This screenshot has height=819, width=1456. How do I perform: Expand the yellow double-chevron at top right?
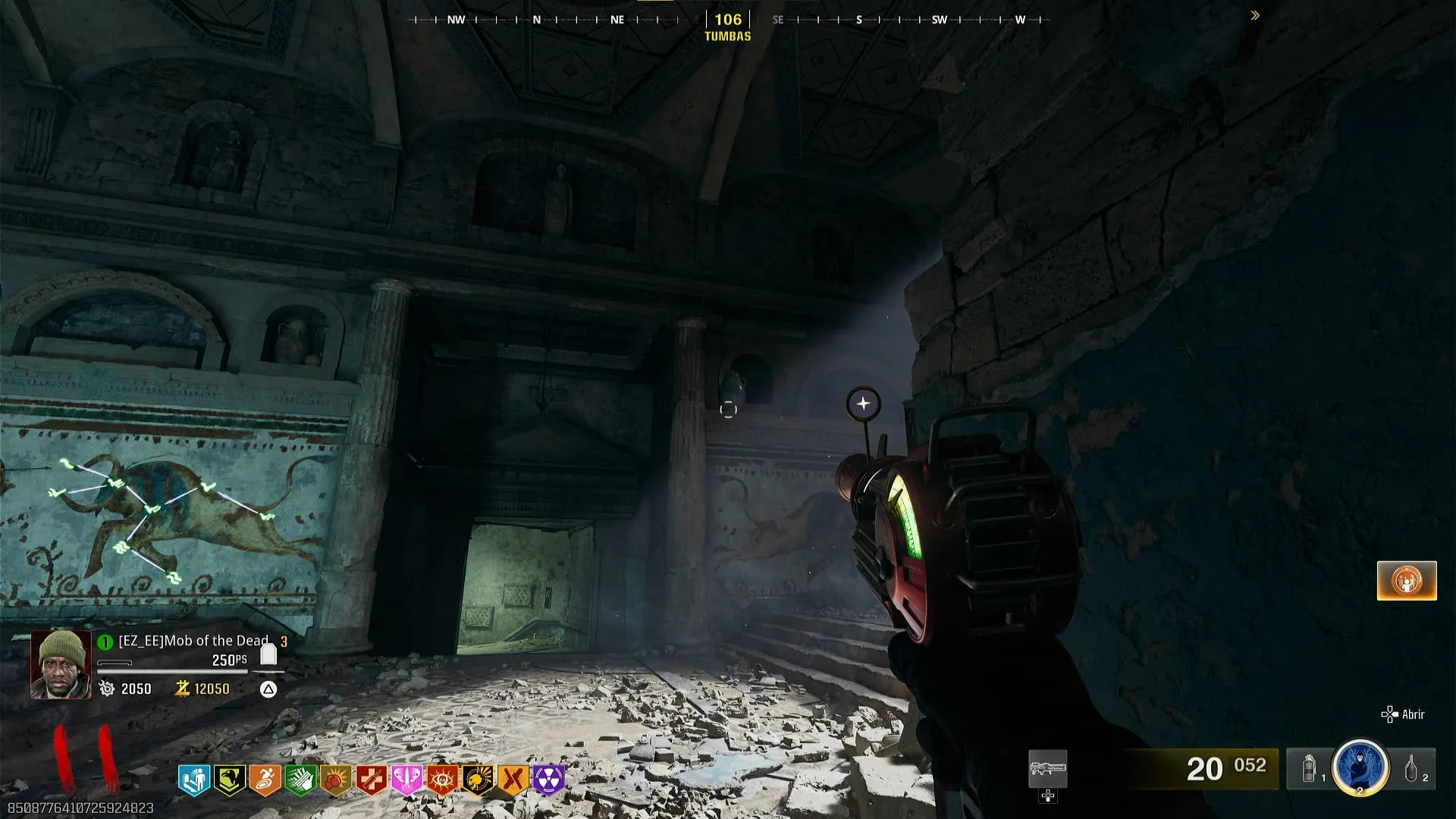pos(1255,15)
